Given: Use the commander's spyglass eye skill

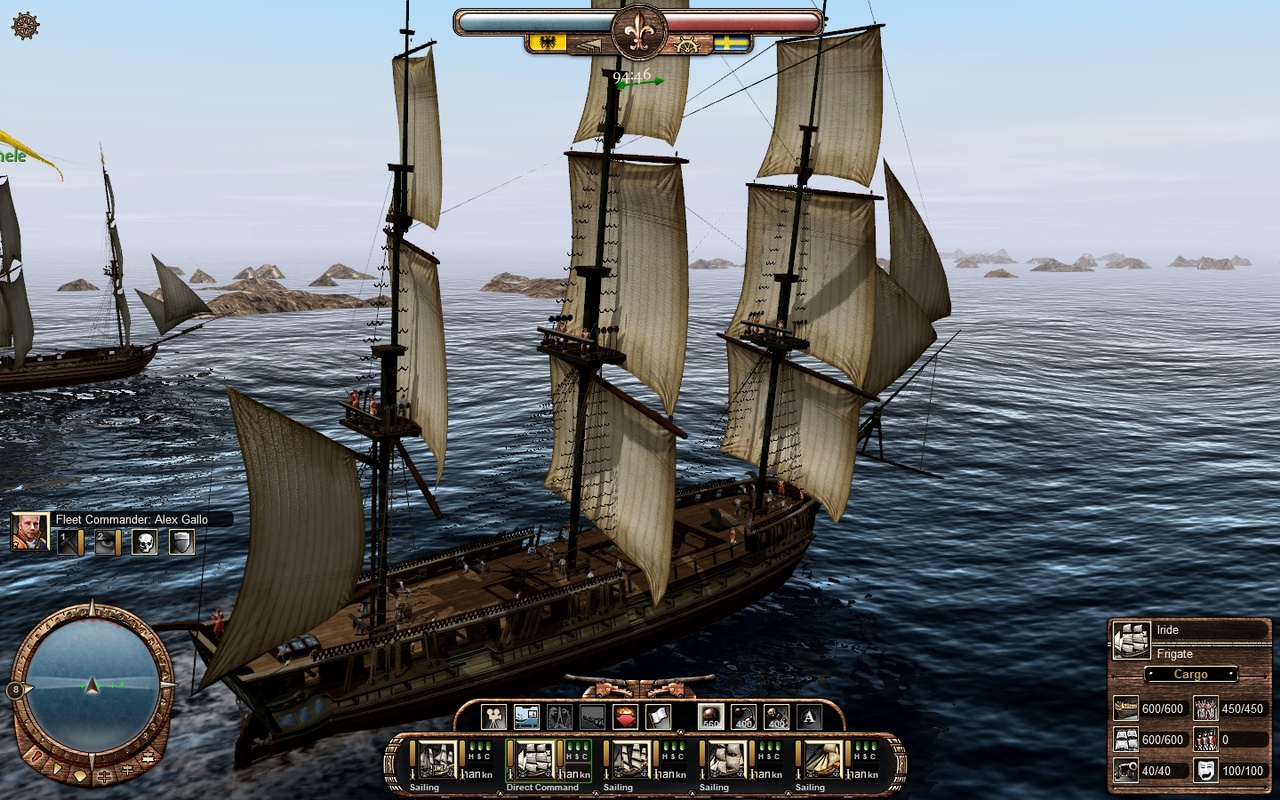Looking at the screenshot, I should [x=105, y=541].
